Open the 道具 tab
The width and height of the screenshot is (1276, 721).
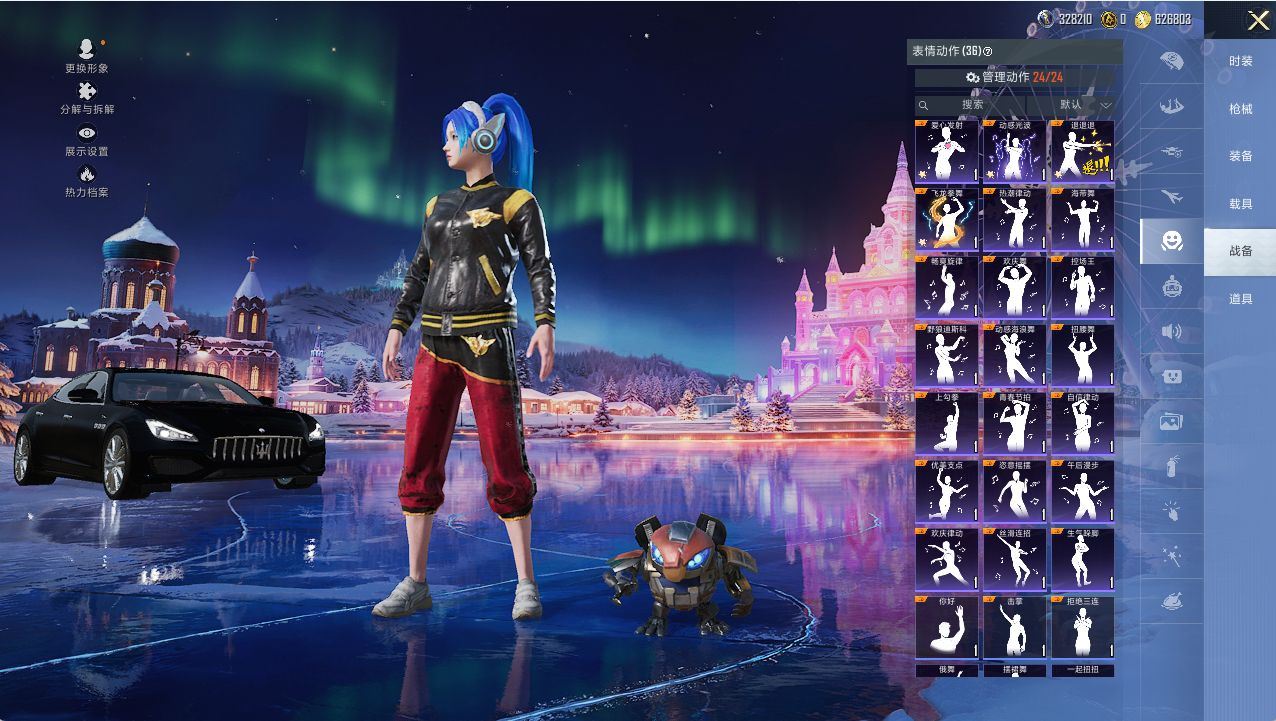pyautogui.click(x=1240, y=299)
